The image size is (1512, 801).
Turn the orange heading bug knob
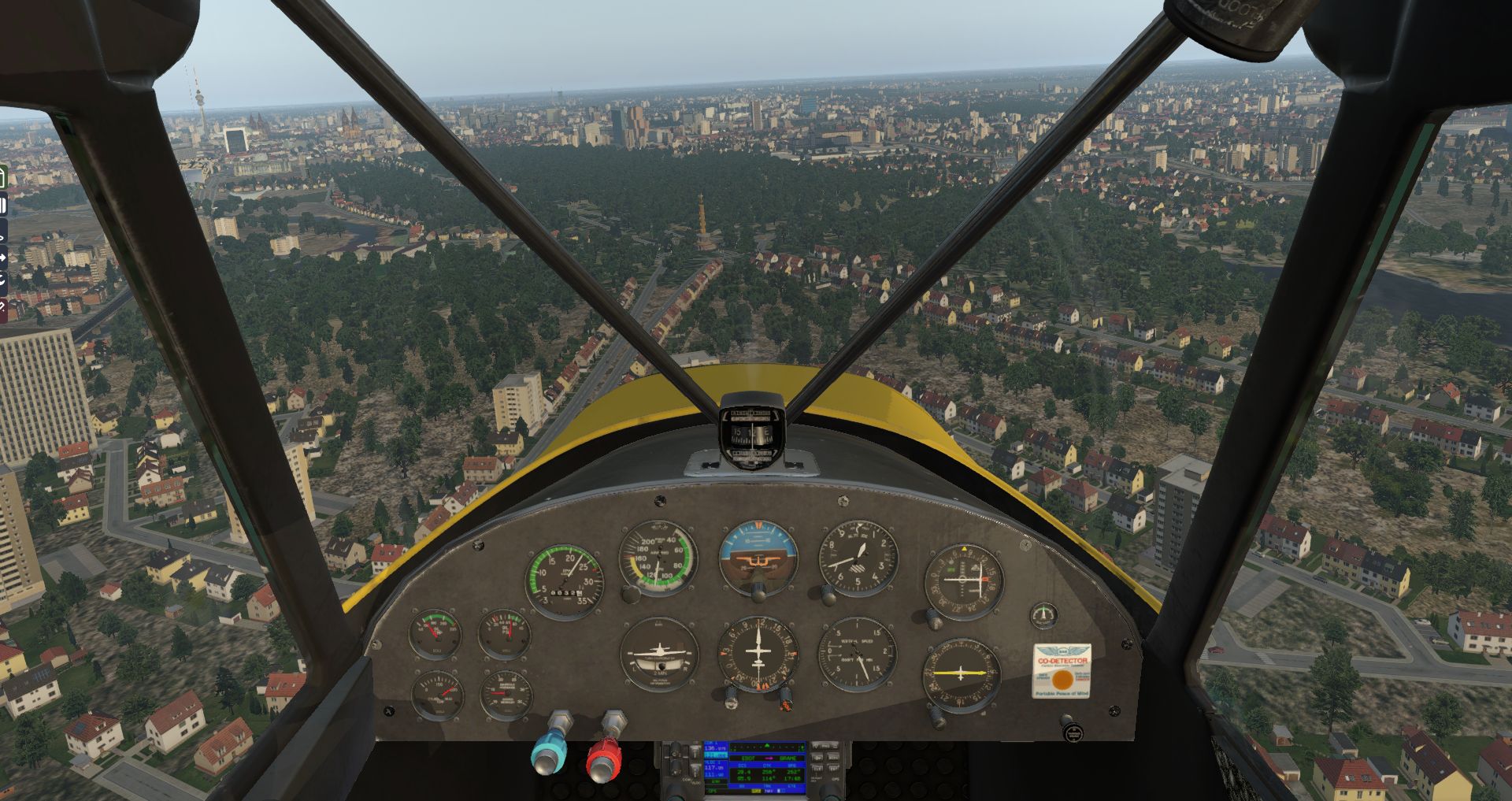pyautogui.click(x=784, y=697)
